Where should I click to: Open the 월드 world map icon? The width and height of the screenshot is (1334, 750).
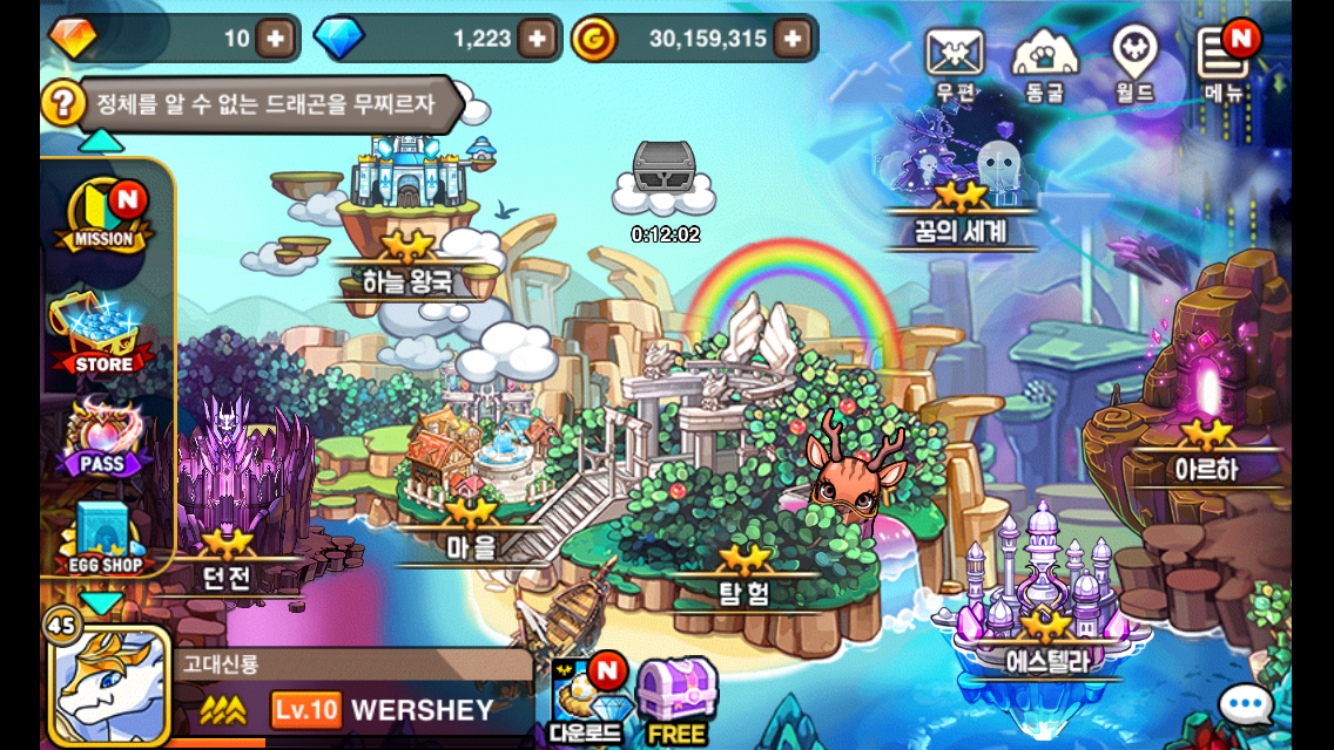pos(1135,59)
